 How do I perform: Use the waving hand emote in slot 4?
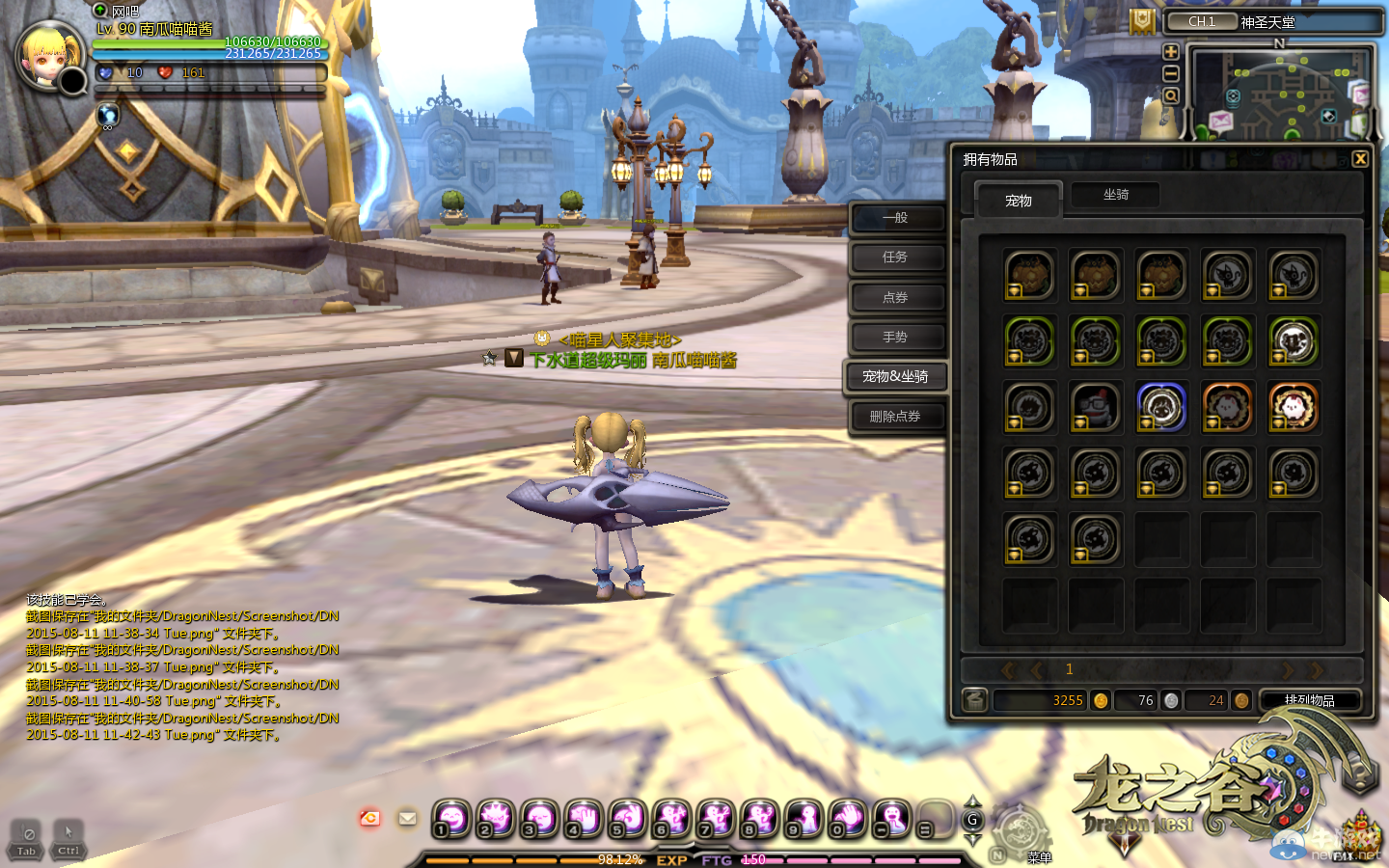pyautogui.click(x=584, y=819)
